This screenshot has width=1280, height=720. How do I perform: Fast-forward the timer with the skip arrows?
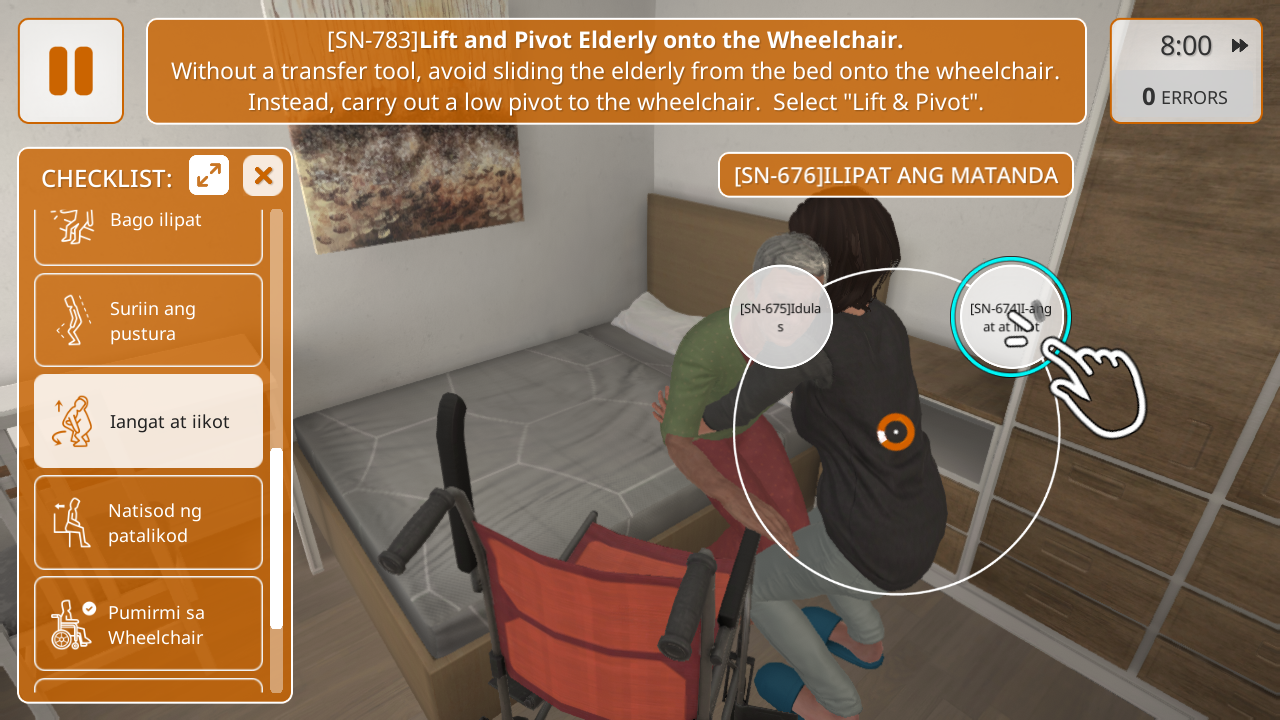tap(1240, 46)
